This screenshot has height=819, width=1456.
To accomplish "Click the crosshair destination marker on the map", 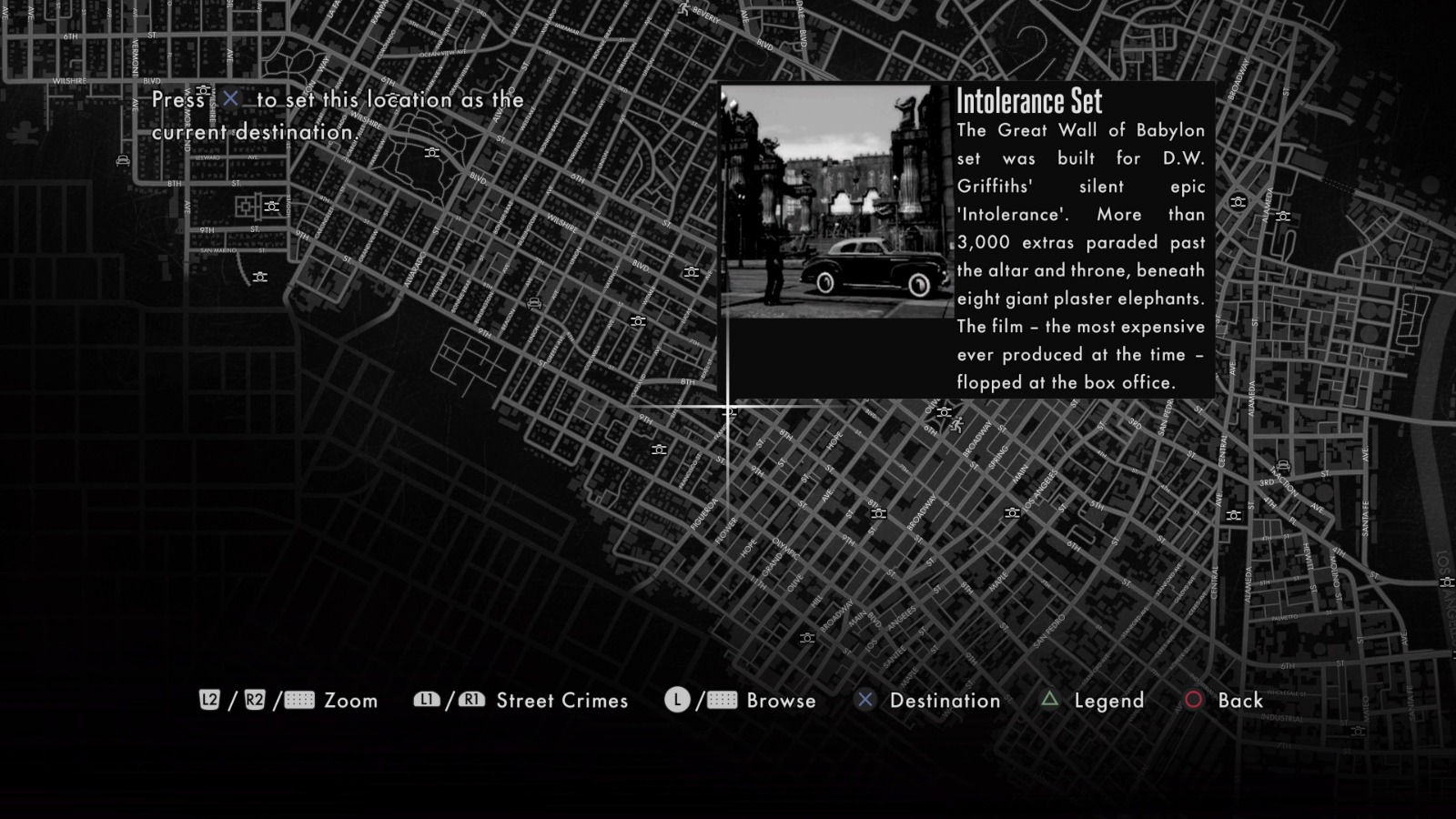I will [x=728, y=408].
